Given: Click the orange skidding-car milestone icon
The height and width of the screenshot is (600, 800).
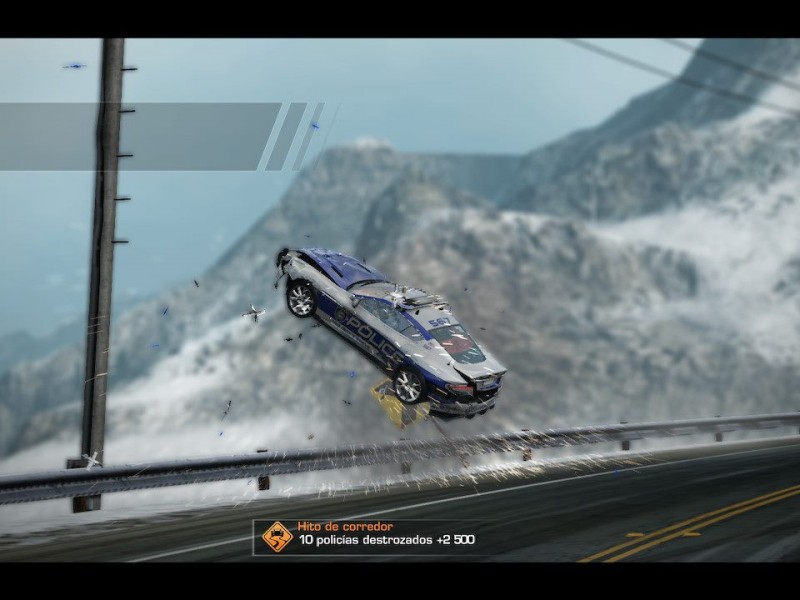Looking at the screenshot, I should tap(277, 537).
